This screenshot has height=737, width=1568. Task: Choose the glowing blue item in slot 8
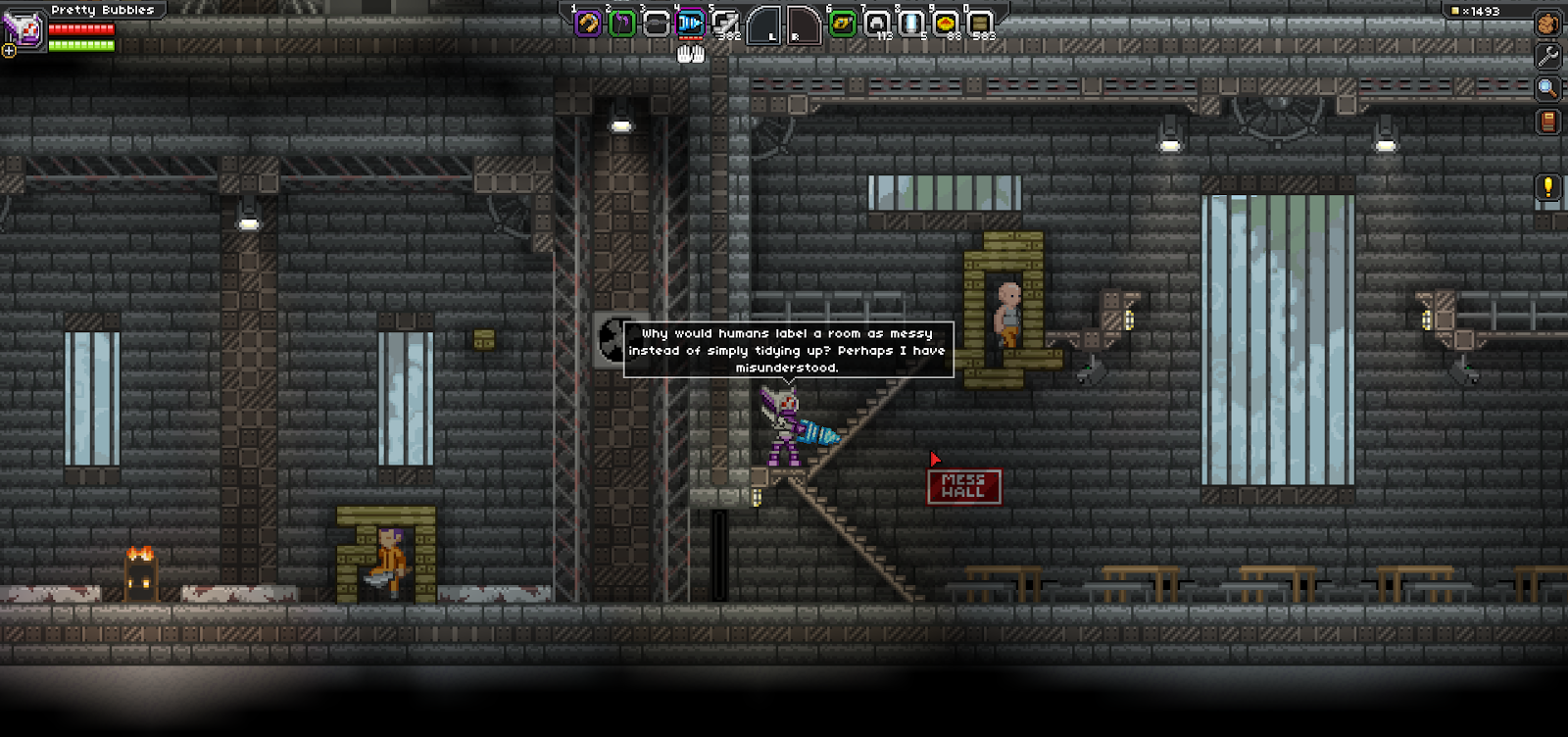pyautogui.click(x=911, y=23)
